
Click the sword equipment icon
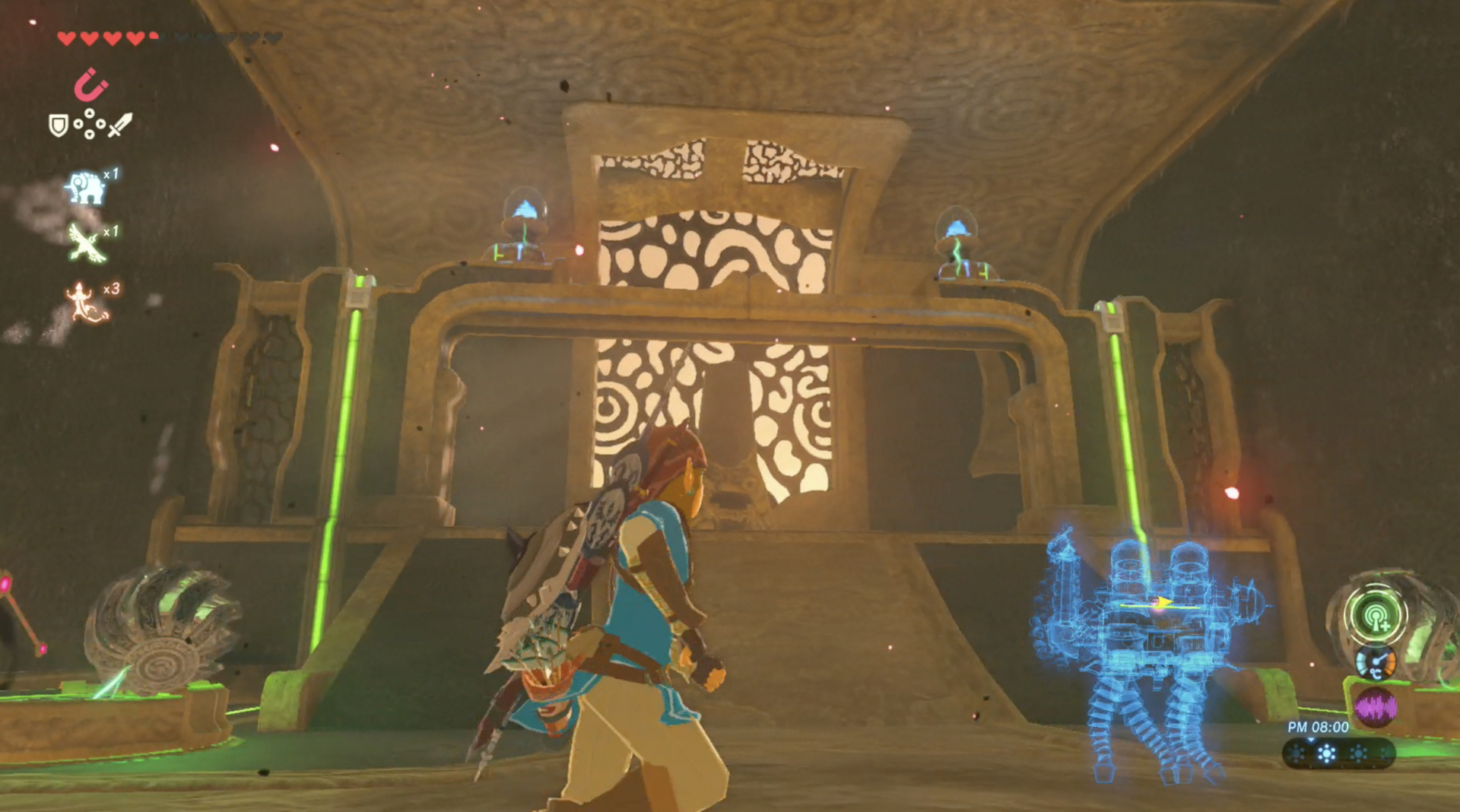(119, 123)
